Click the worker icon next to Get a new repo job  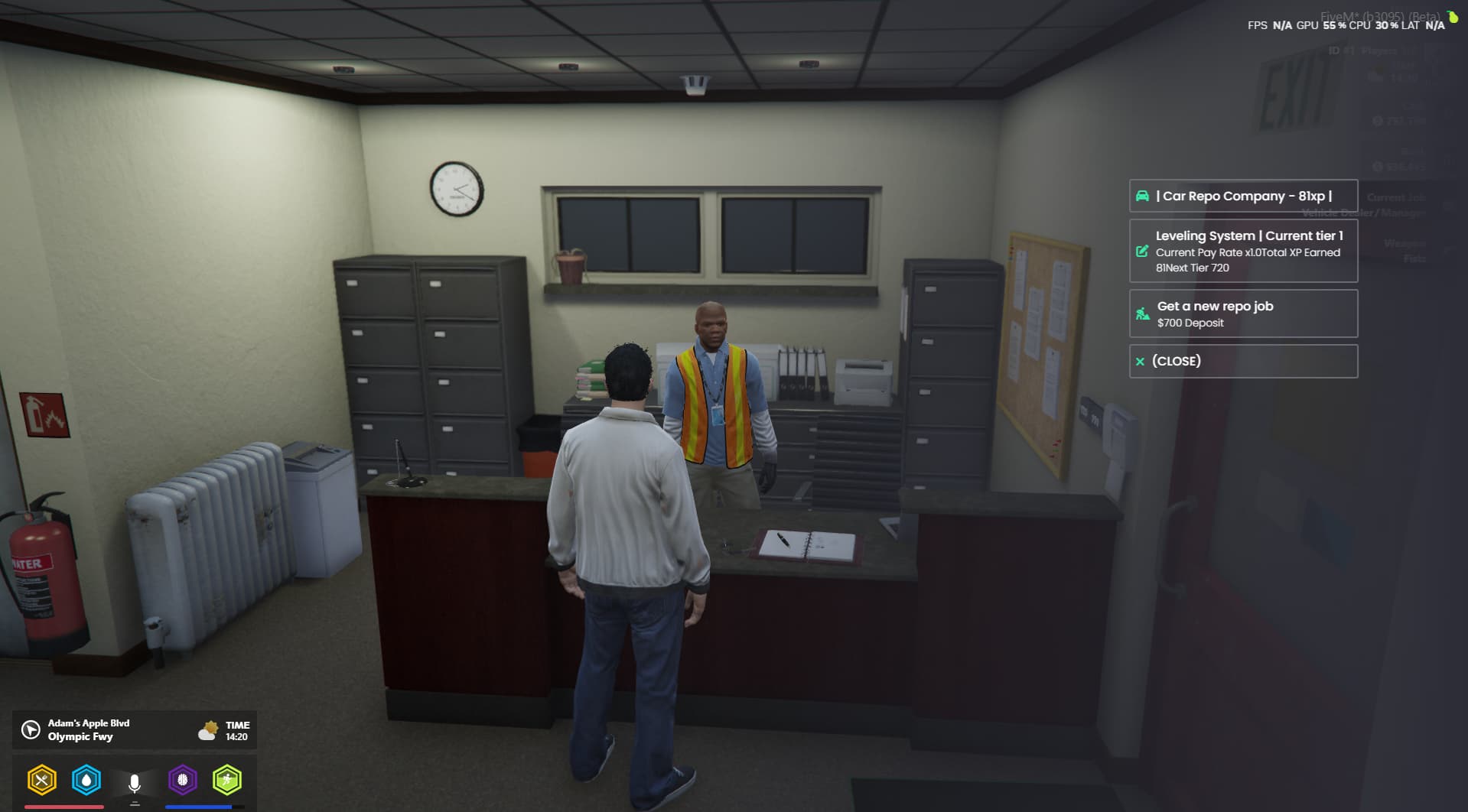(x=1142, y=313)
